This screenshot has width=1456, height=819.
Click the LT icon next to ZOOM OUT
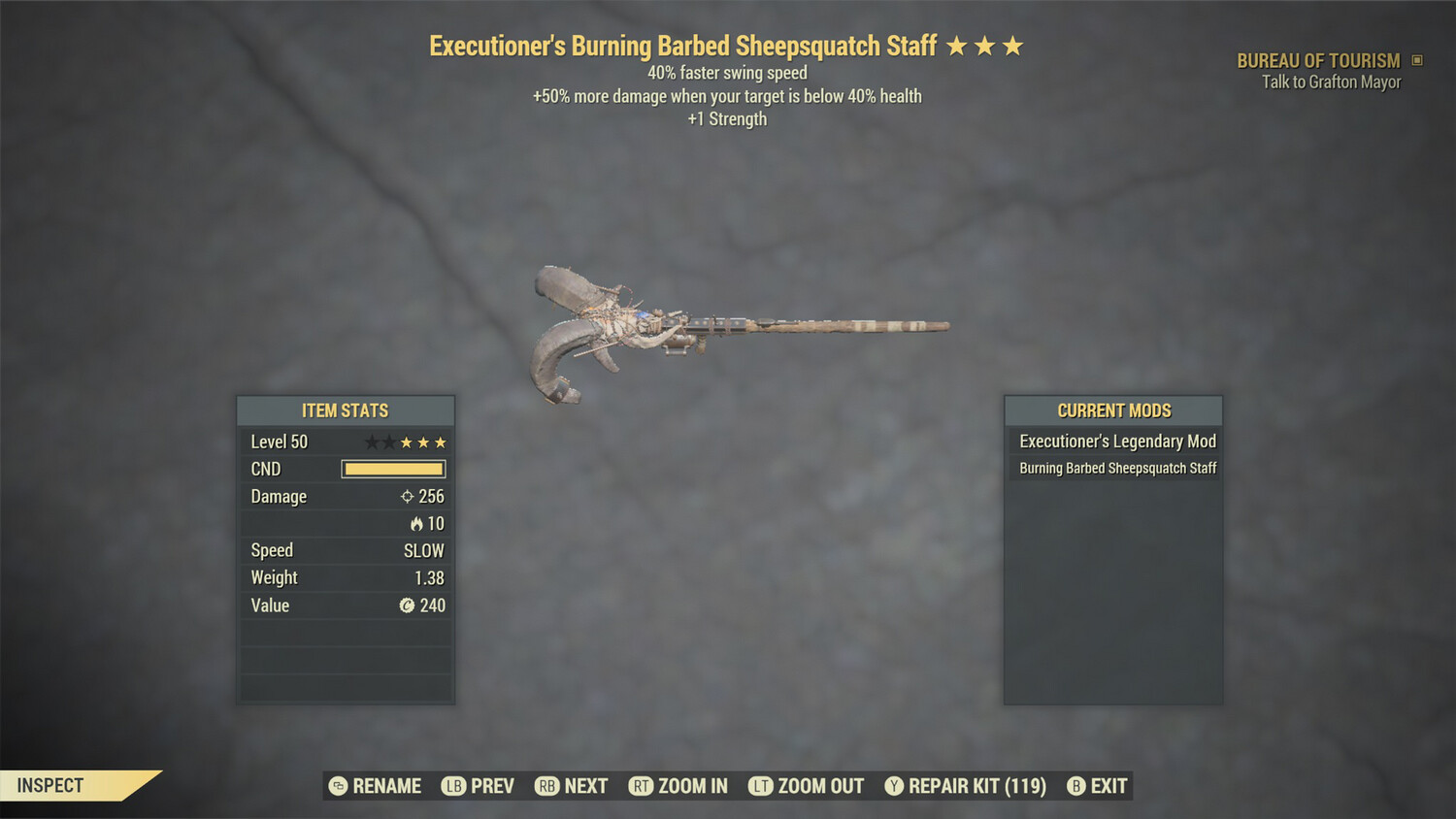(x=762, y=786)
